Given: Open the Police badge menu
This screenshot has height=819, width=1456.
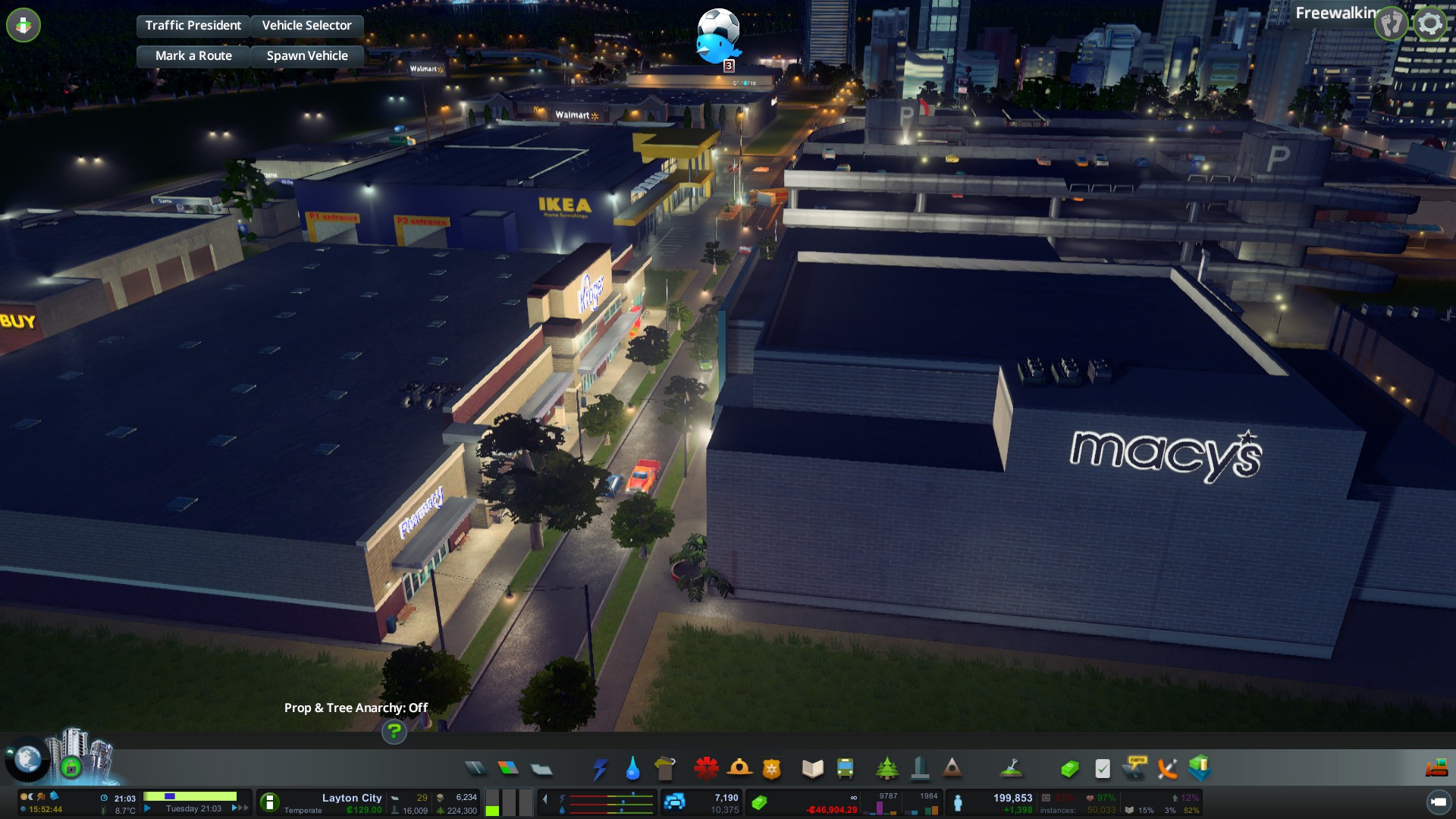Looking at the screenshot, I should [771, 769].
